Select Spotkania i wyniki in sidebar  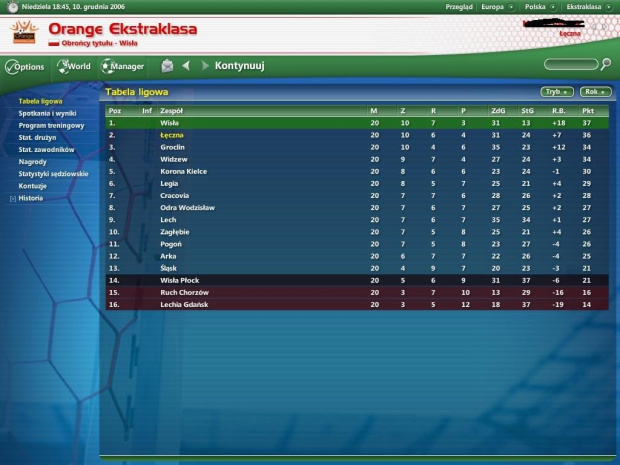pos(46,113)
